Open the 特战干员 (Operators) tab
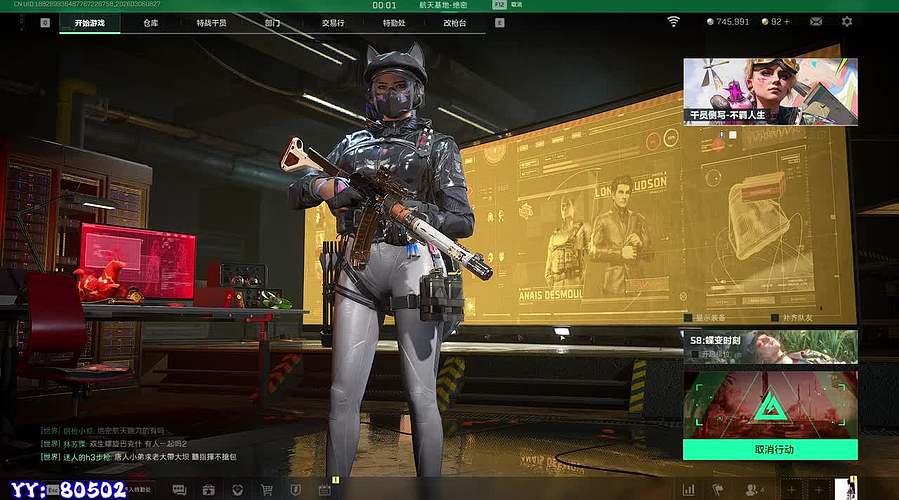The image size is (899, 500). (211, 21)
